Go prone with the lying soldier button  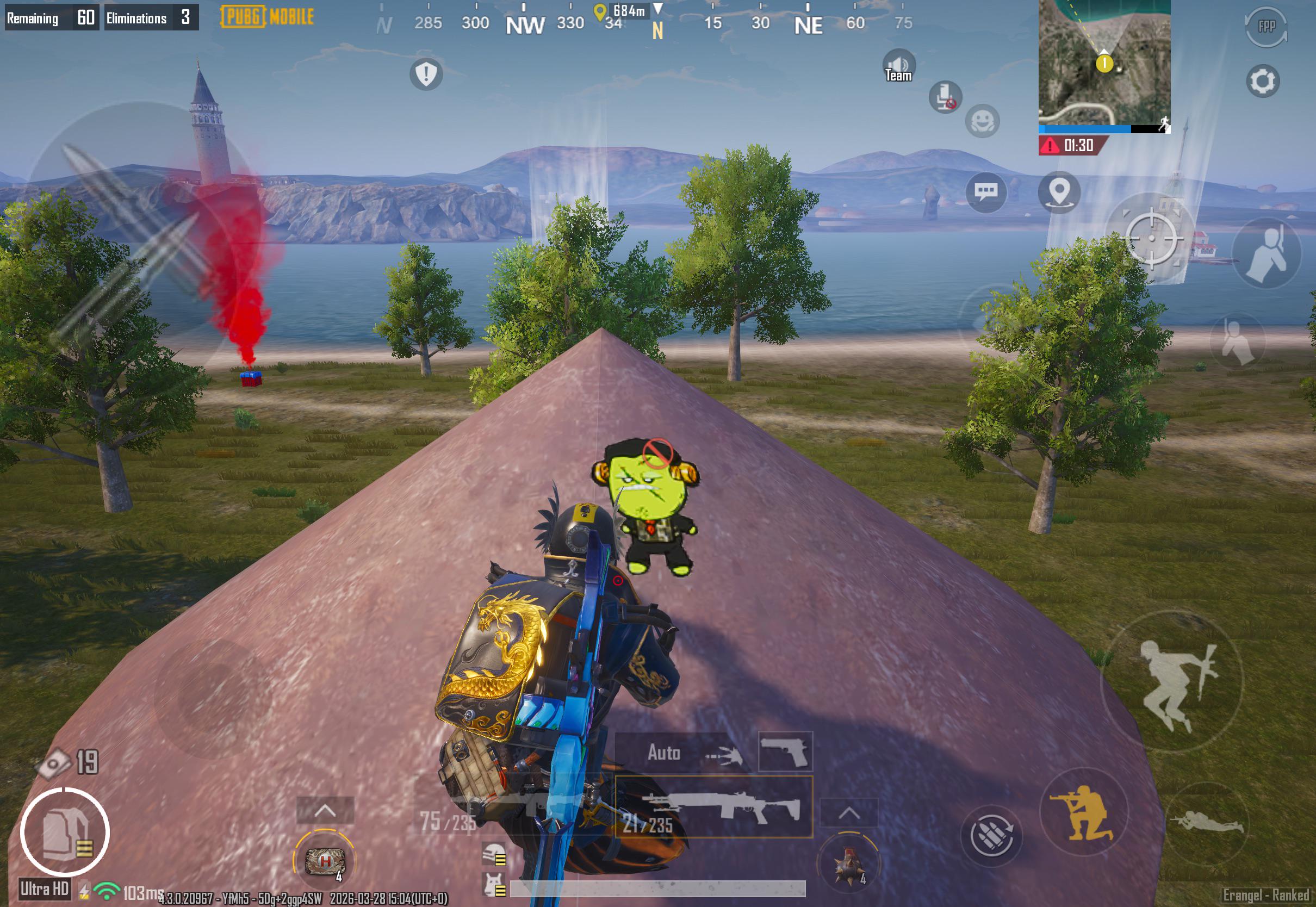(x=1207, y=822)
